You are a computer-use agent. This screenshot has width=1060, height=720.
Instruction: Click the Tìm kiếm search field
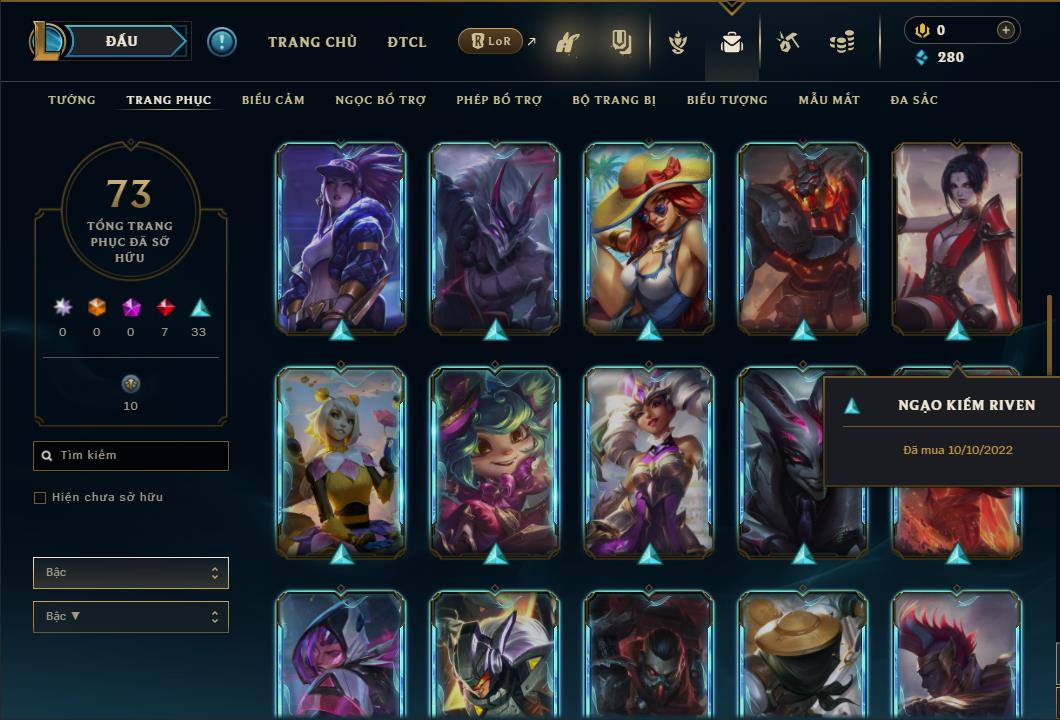click(131, 456)
